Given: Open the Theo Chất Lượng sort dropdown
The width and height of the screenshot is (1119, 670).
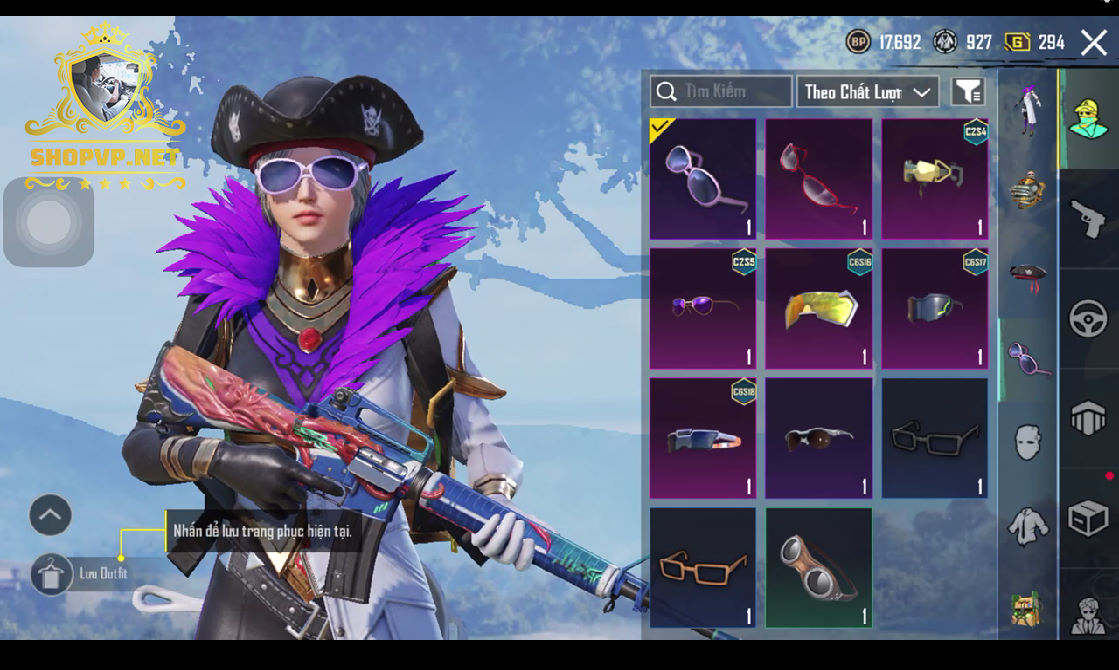Looking at the screenshot, I should pyautogui.click(x=867, y=92).
